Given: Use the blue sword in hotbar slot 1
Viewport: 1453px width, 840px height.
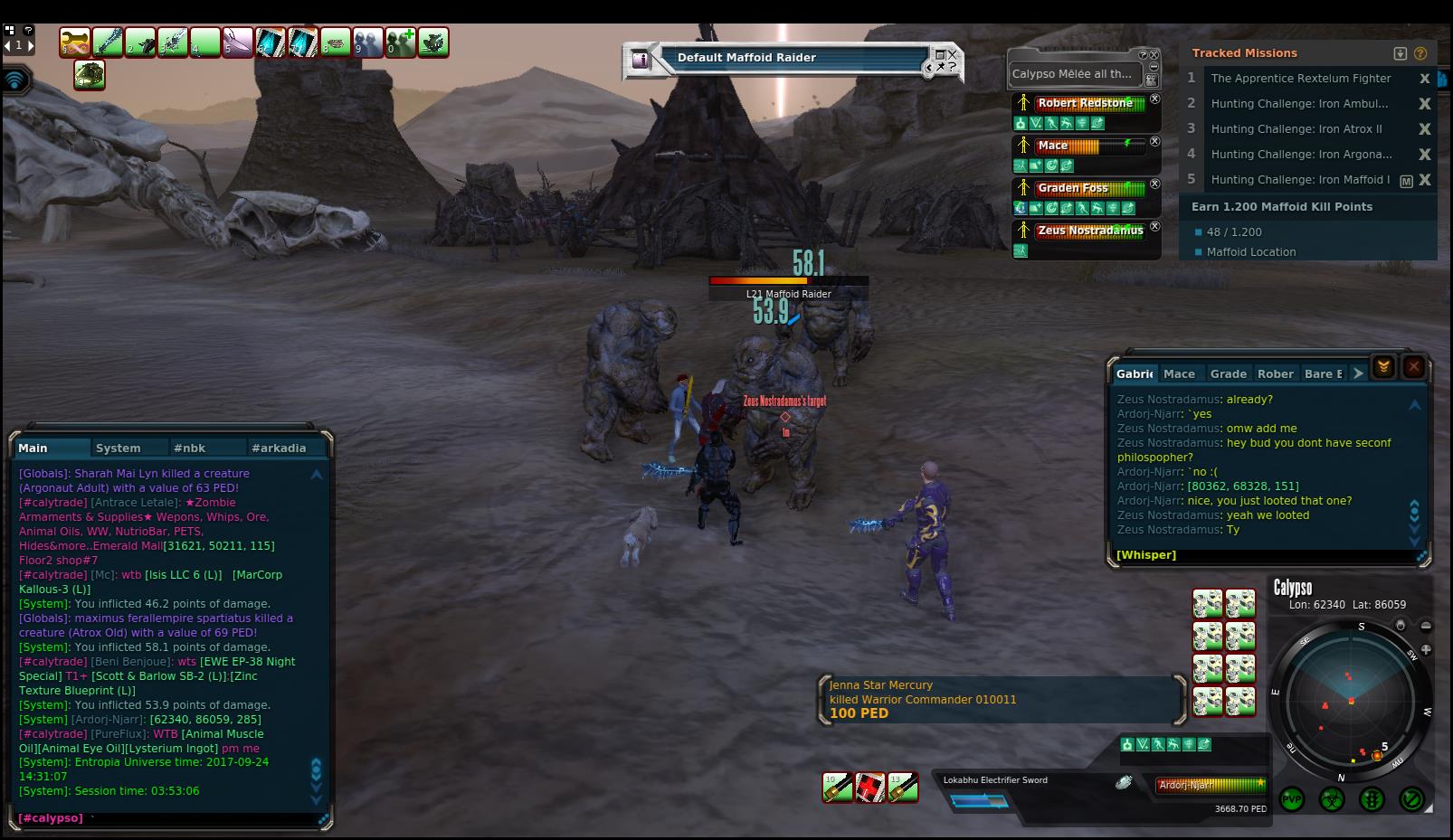Looking at the screenshot, I should point(108,42).
